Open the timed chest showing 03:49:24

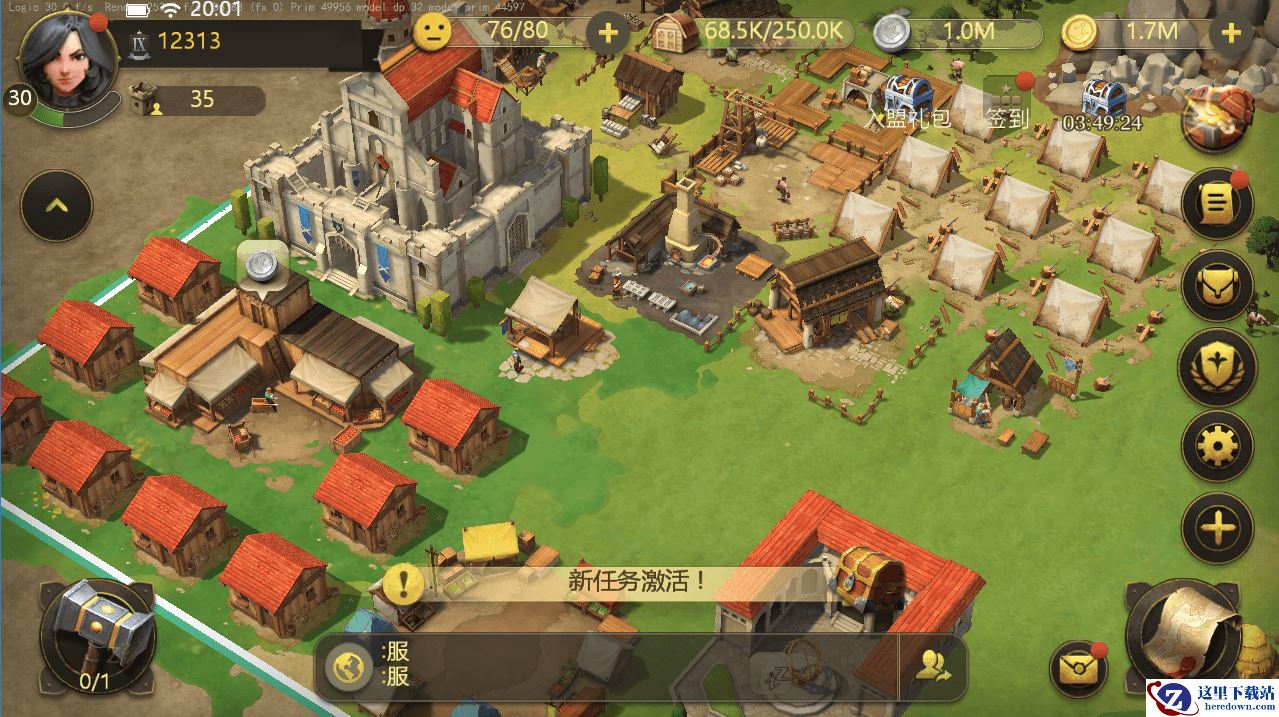tap(1103, 104)
